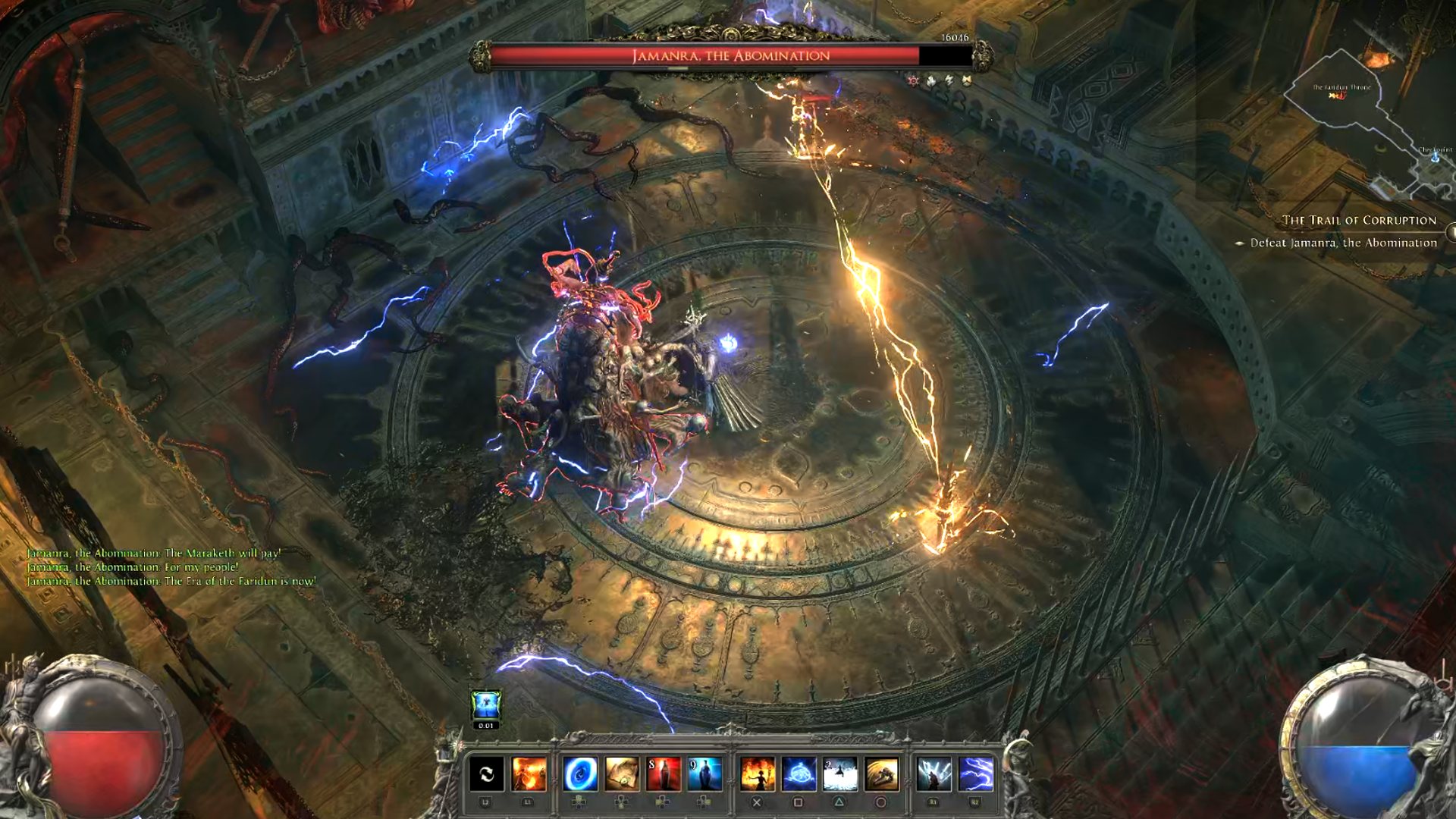The height and width of the screenshot is (819, 1456).
Task: Cast the flame wall skill bound to X
Action: (758, 772)
